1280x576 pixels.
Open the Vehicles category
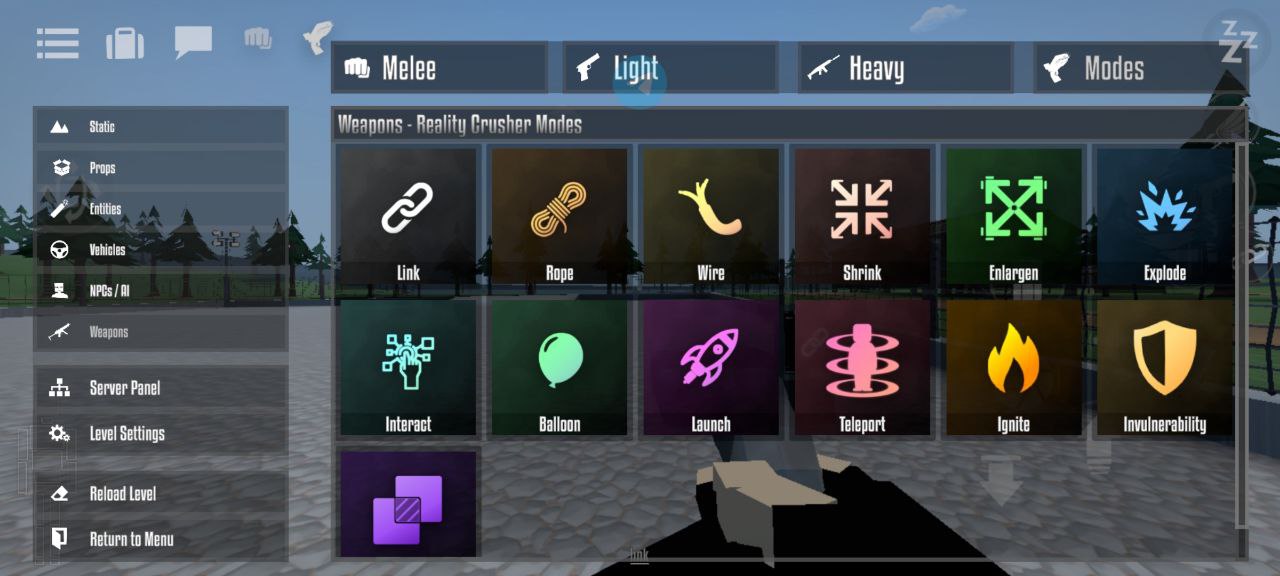(x=161, y=250)
